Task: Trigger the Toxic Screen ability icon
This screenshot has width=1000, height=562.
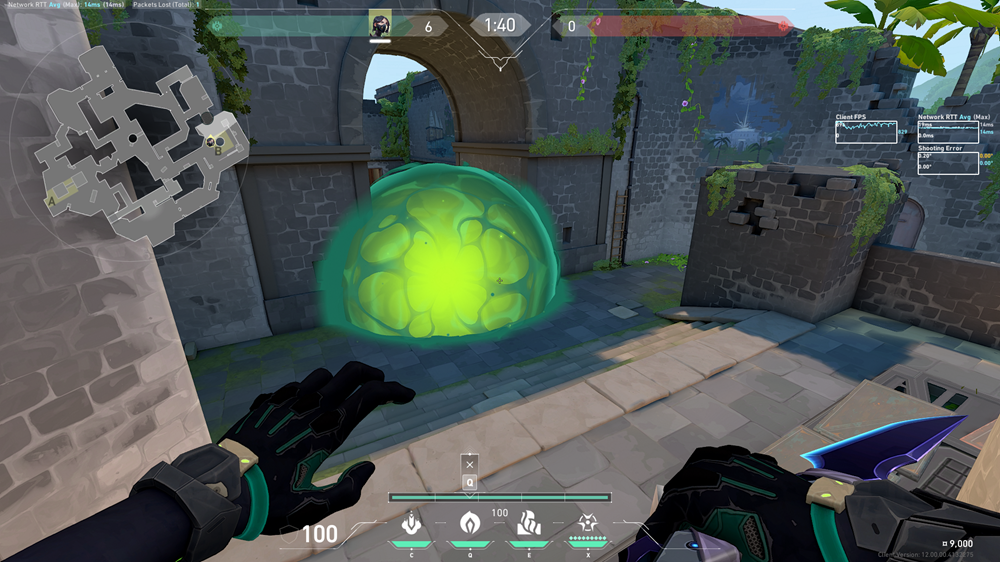Action: click(528, 523)
